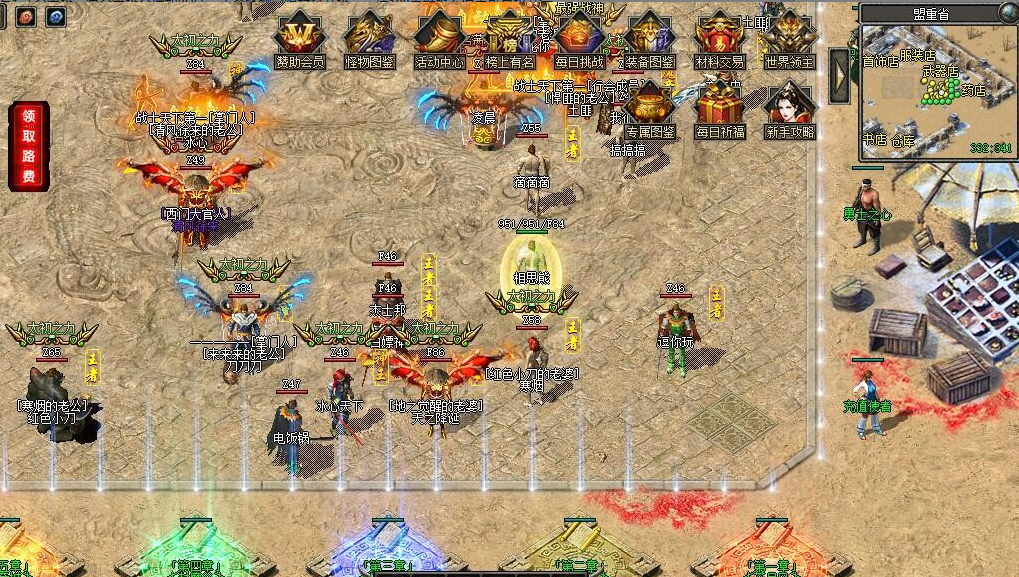Click the red swirl buff icon

(x=26, y=16)
